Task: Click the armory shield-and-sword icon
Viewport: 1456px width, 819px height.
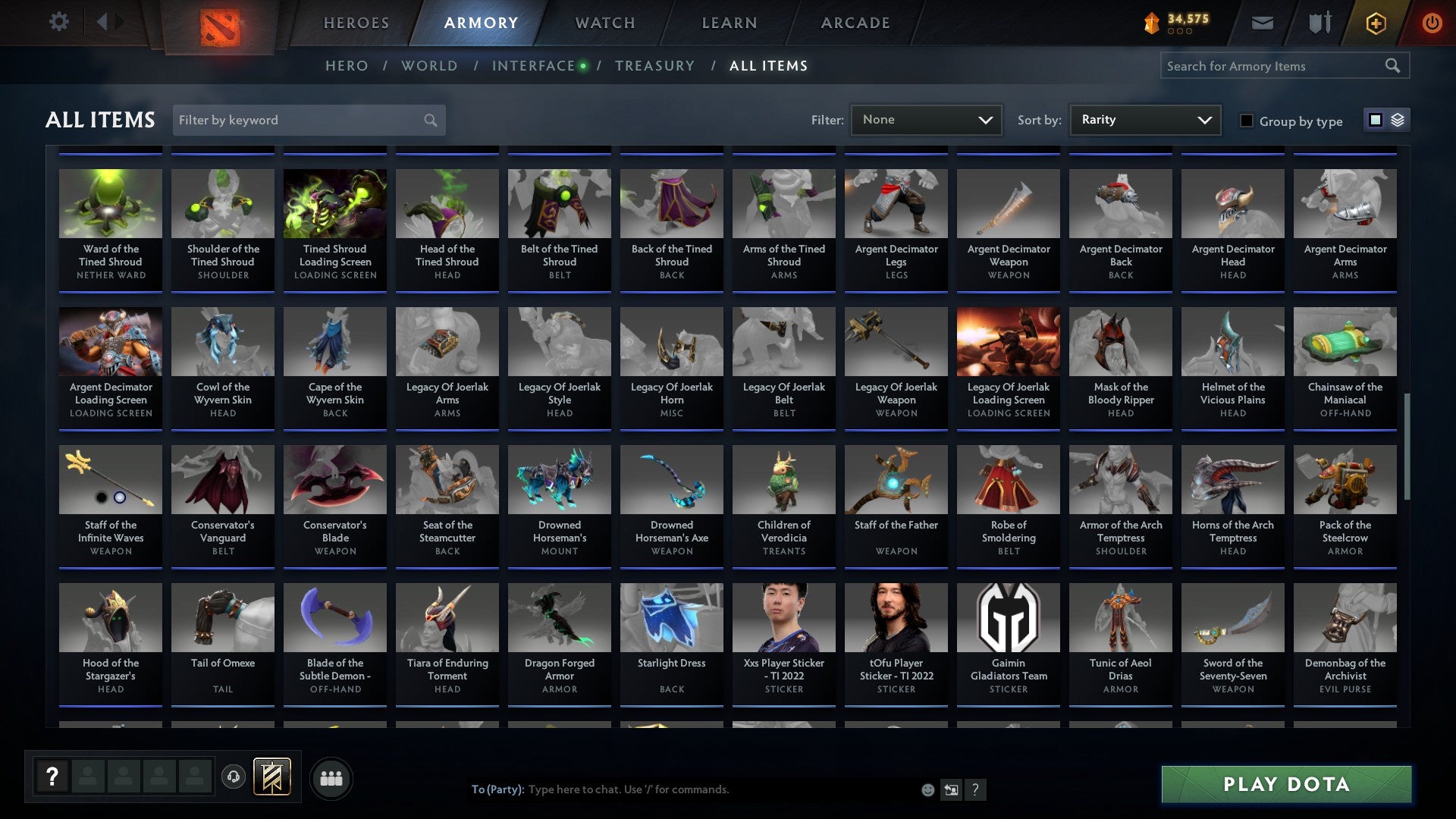Action: [x=1319, y=22]
